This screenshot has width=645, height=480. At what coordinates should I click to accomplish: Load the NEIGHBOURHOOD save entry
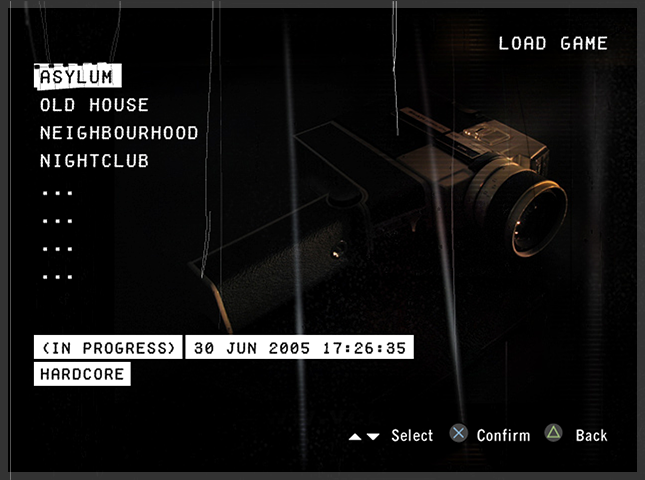coord(119,133)
